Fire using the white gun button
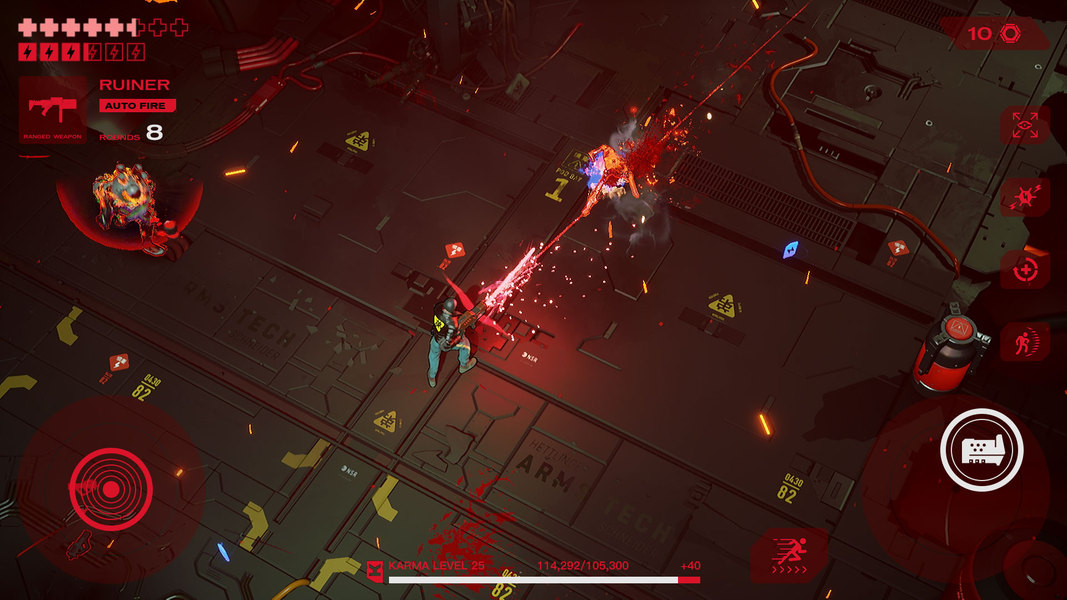 (x=981, y=450)
